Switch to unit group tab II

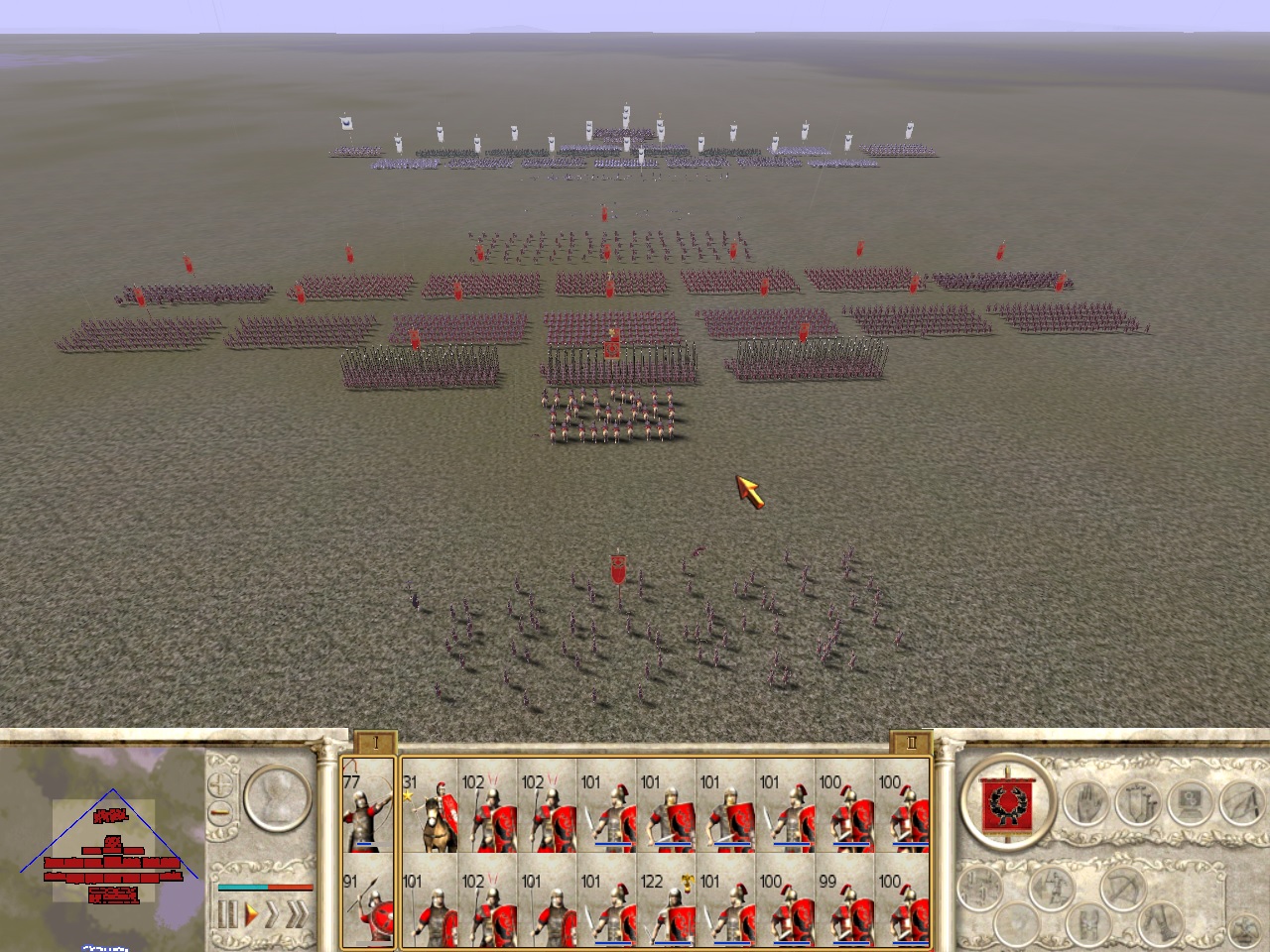(910, 742)
